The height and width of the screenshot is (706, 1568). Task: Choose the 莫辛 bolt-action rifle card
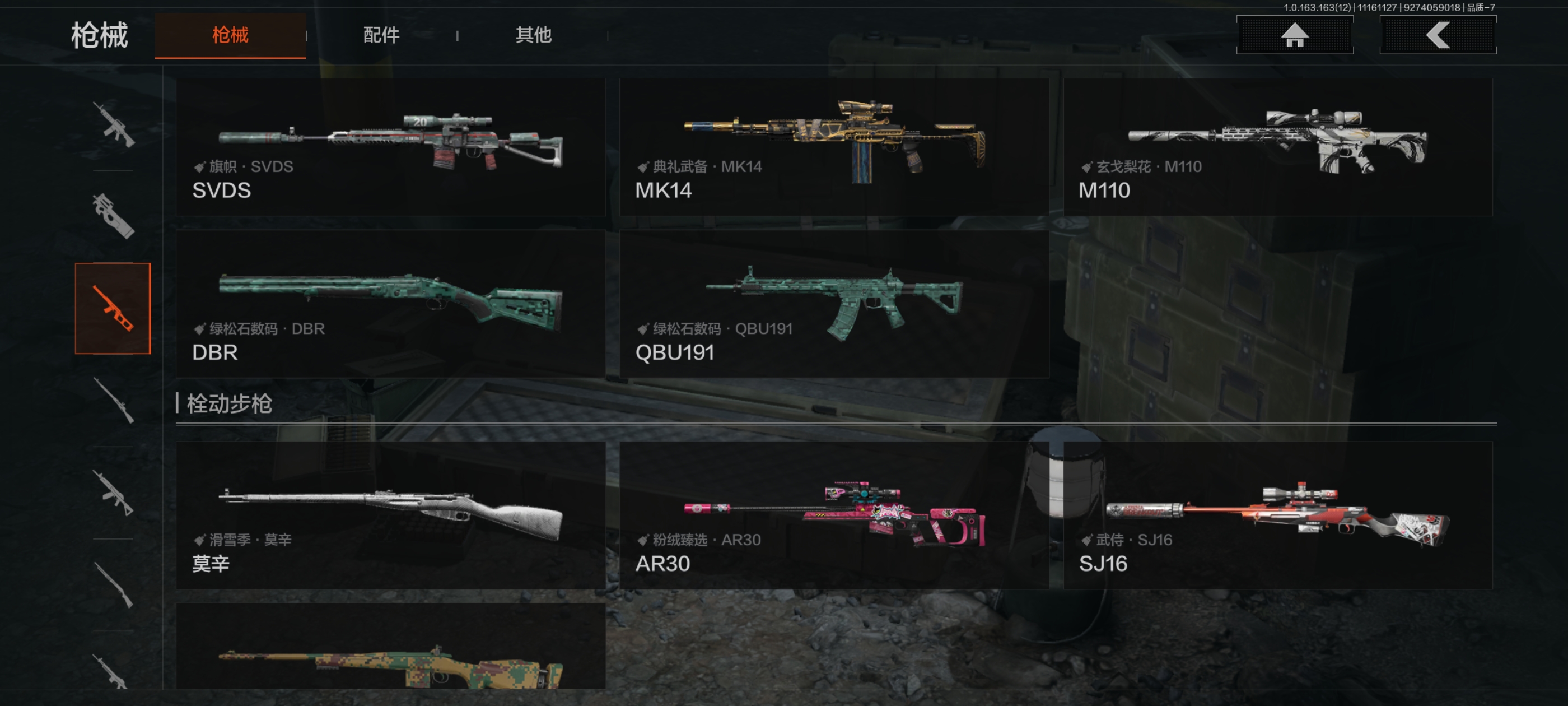coord(390,515)
